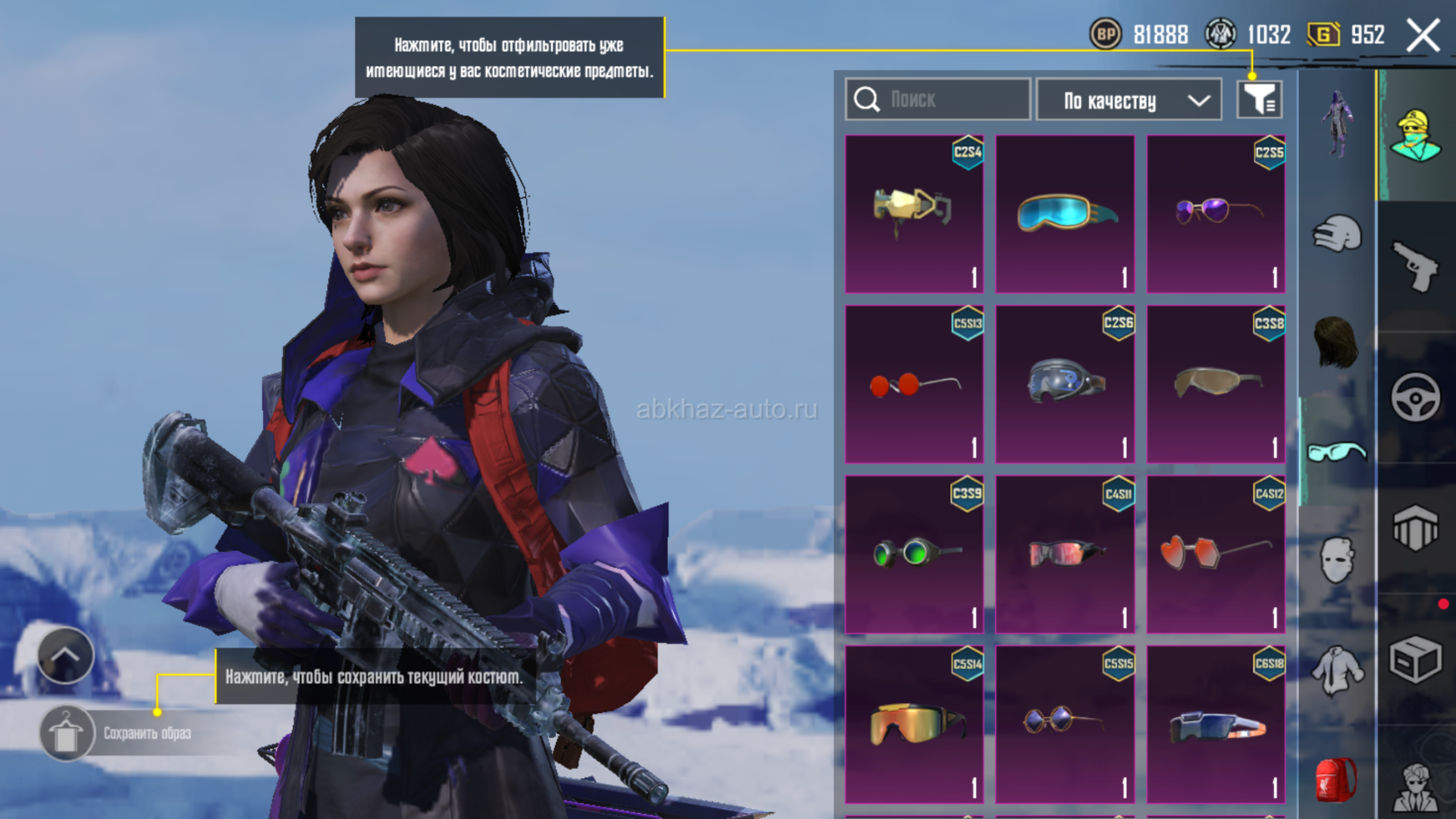Pick the round red lens glasses
Viewport: 1456px width, 819px height.
click(914, 384)
